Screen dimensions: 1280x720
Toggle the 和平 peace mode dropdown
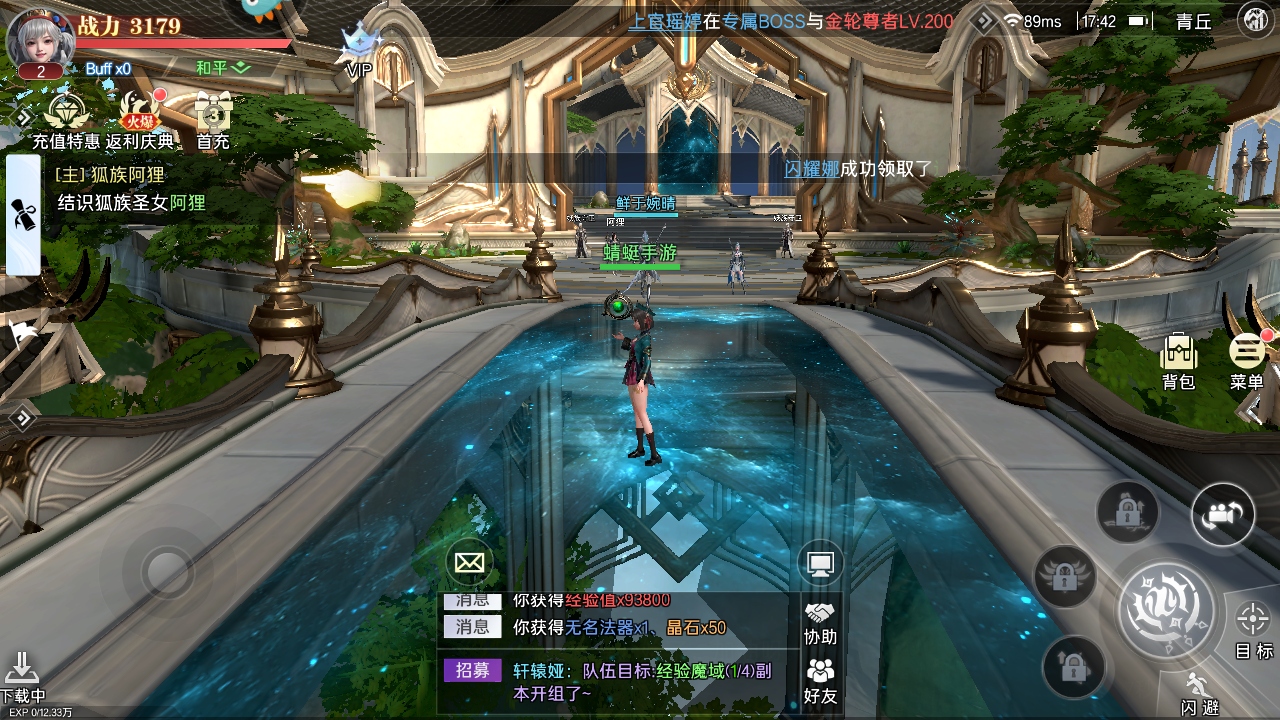[222, 68]
